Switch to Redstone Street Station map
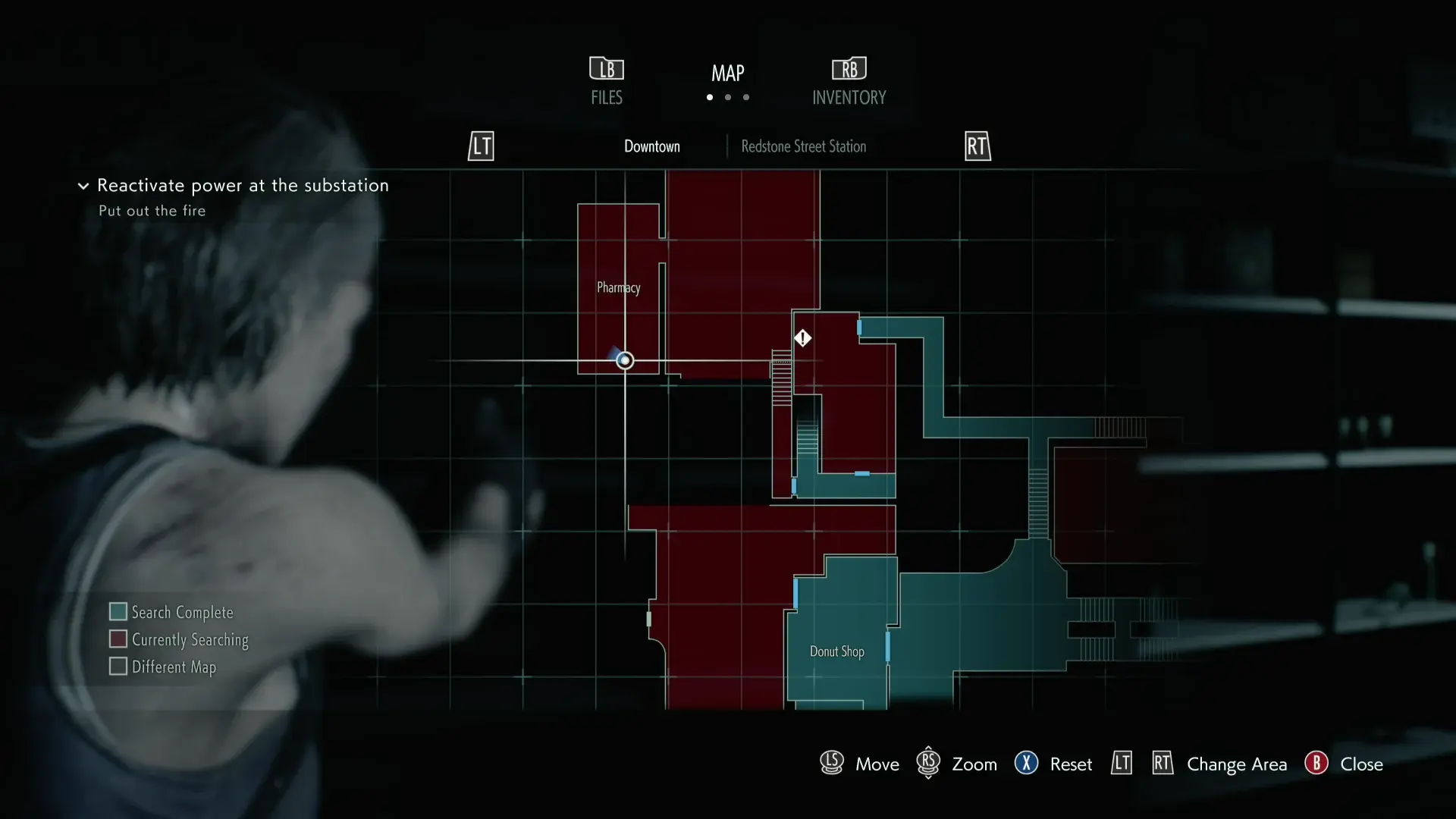 [803, 146]
